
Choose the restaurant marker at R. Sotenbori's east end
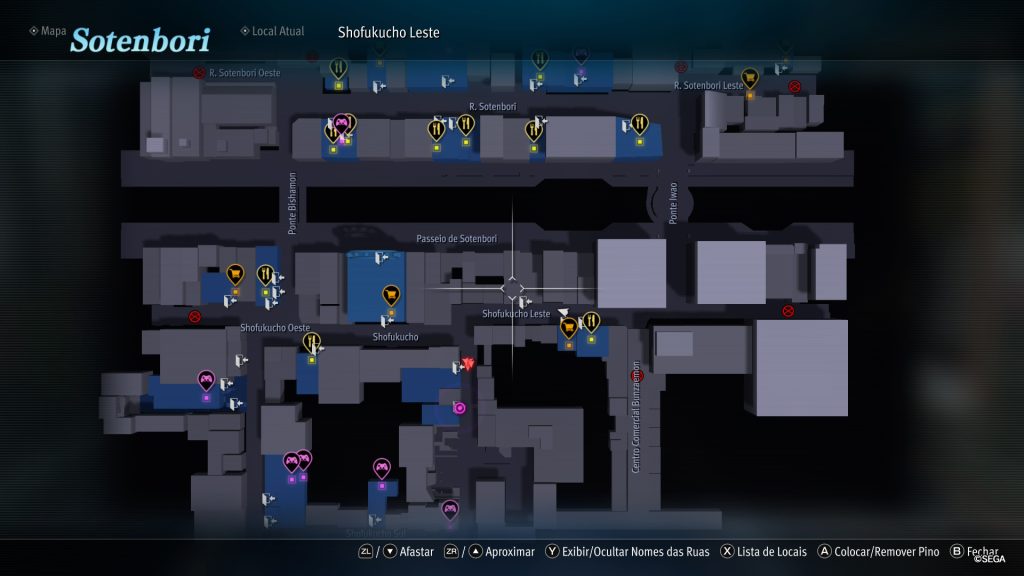coord(639,124)
